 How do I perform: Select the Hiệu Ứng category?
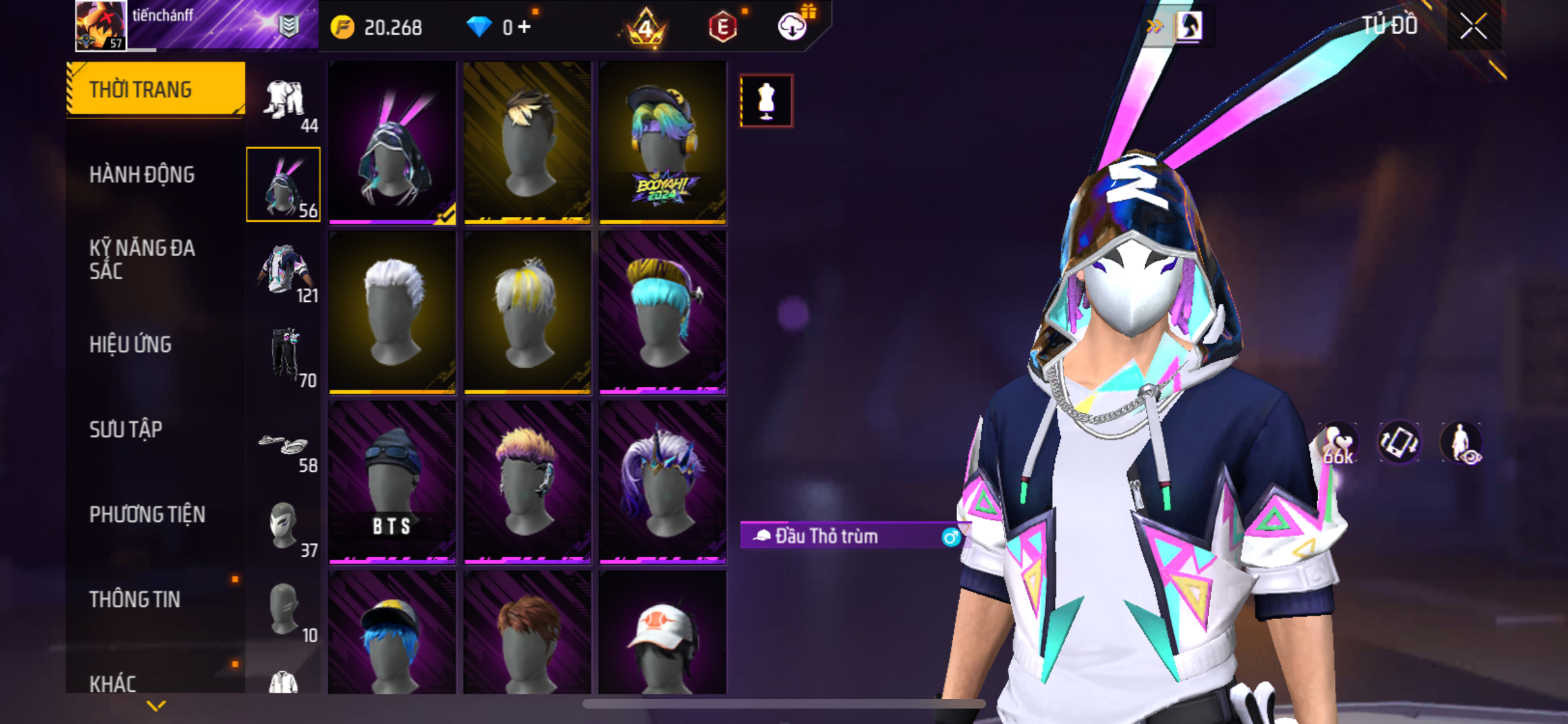[131, 344]
